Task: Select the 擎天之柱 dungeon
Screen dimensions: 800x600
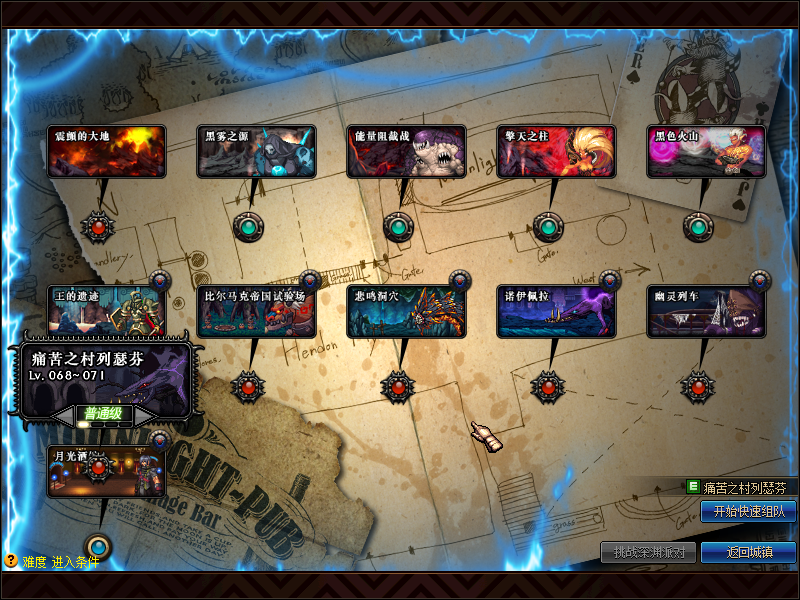Action: click(556, 152)
